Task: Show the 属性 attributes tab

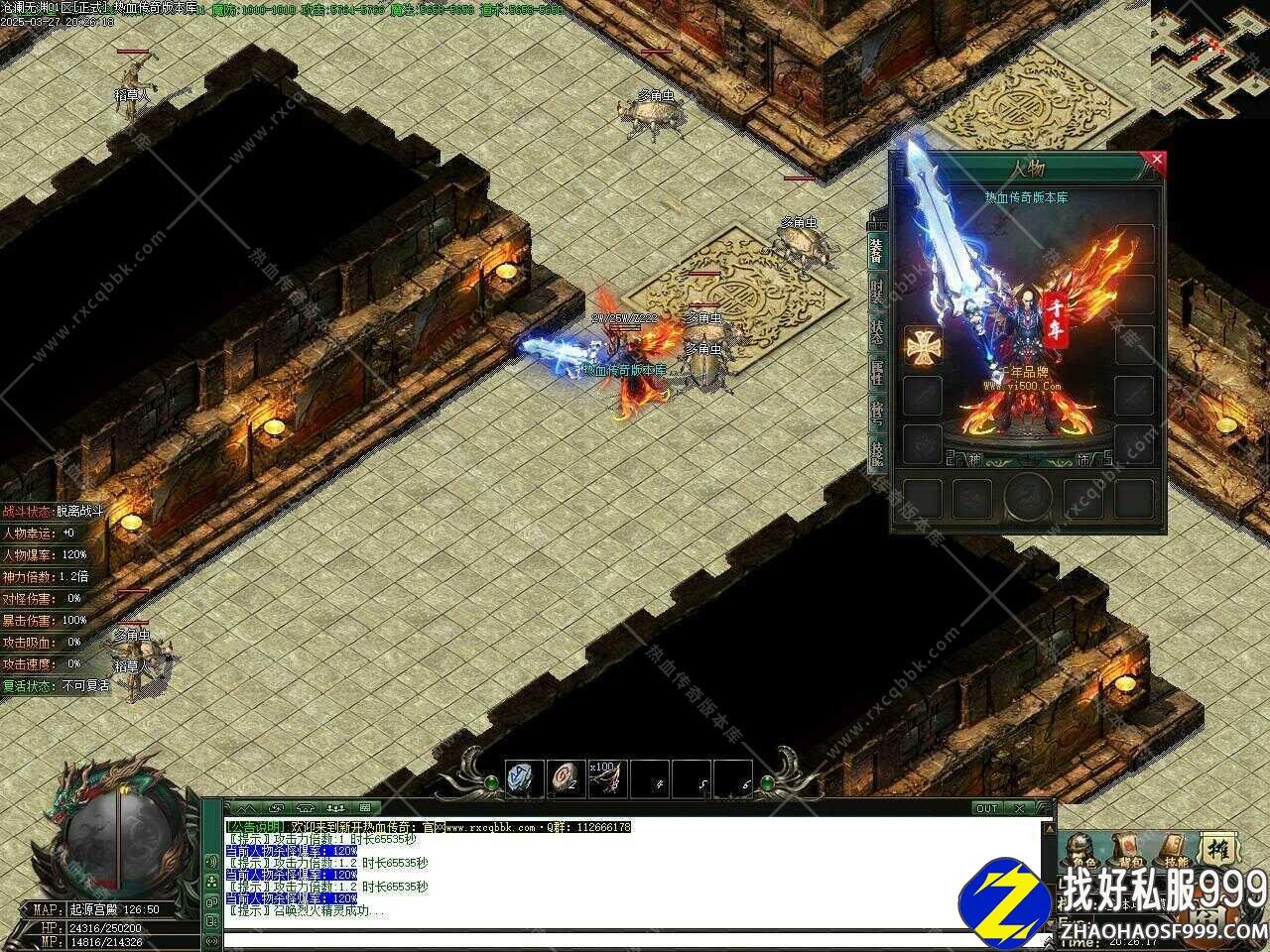Action: pos(876,373)
